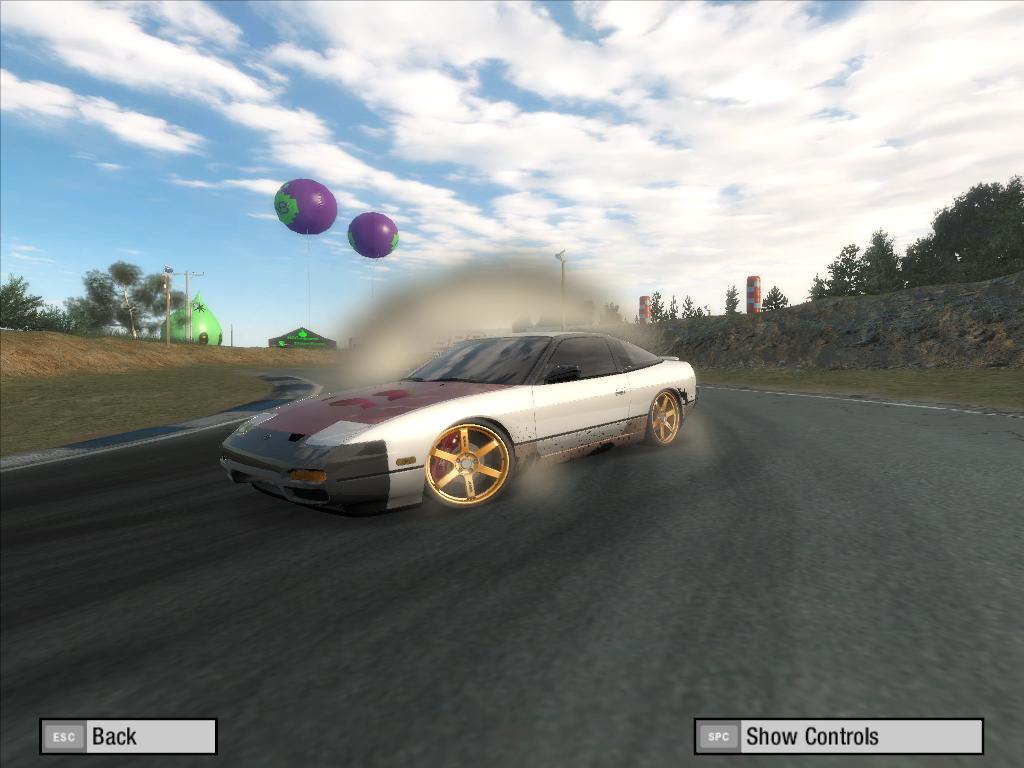Go back using the Back button
The height and width of the screenshot is (768, 1024).
coord(128,737)
